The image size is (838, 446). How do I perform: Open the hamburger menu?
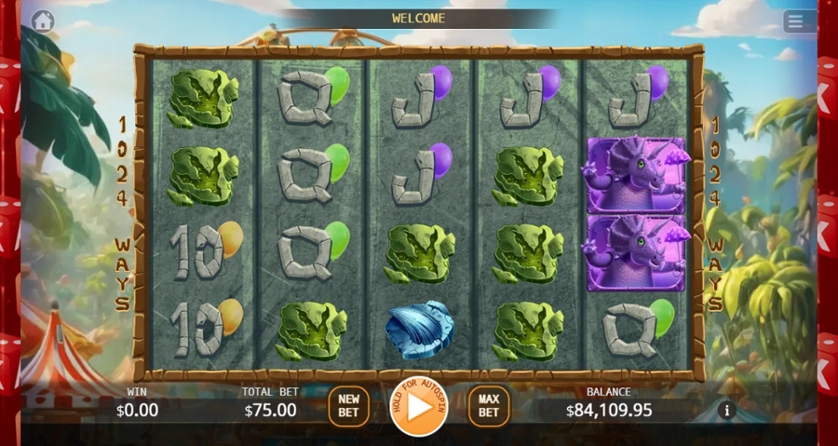[795, 21]
